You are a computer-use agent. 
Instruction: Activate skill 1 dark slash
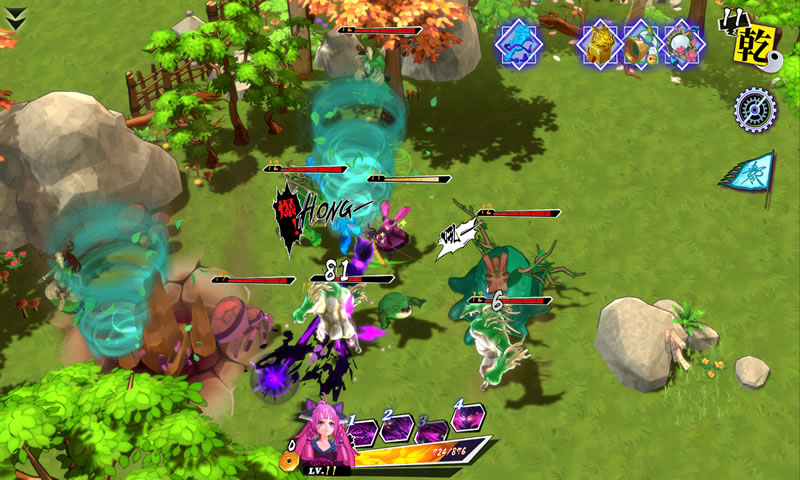362,432
